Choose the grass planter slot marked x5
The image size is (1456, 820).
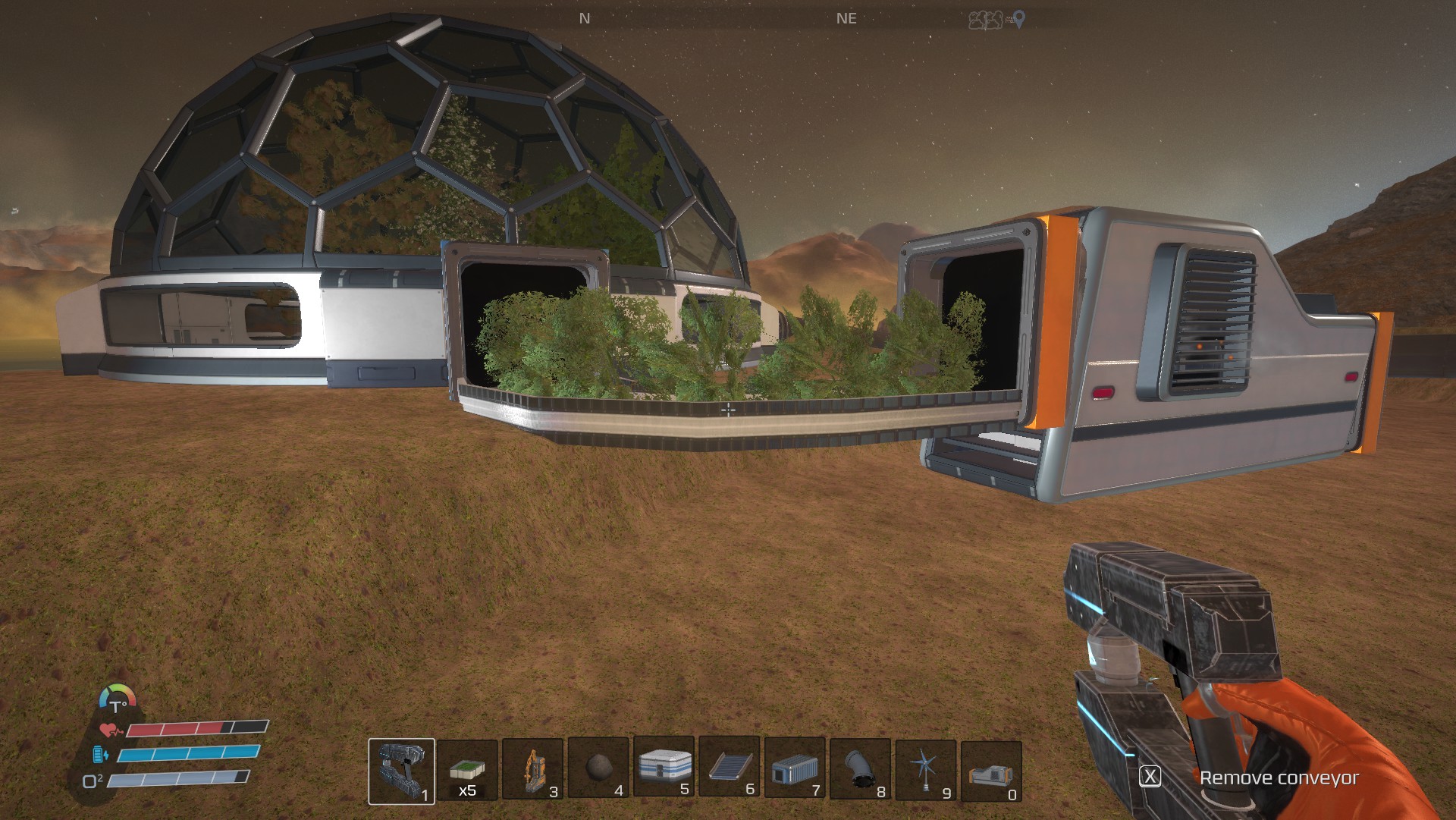point(467,770)
